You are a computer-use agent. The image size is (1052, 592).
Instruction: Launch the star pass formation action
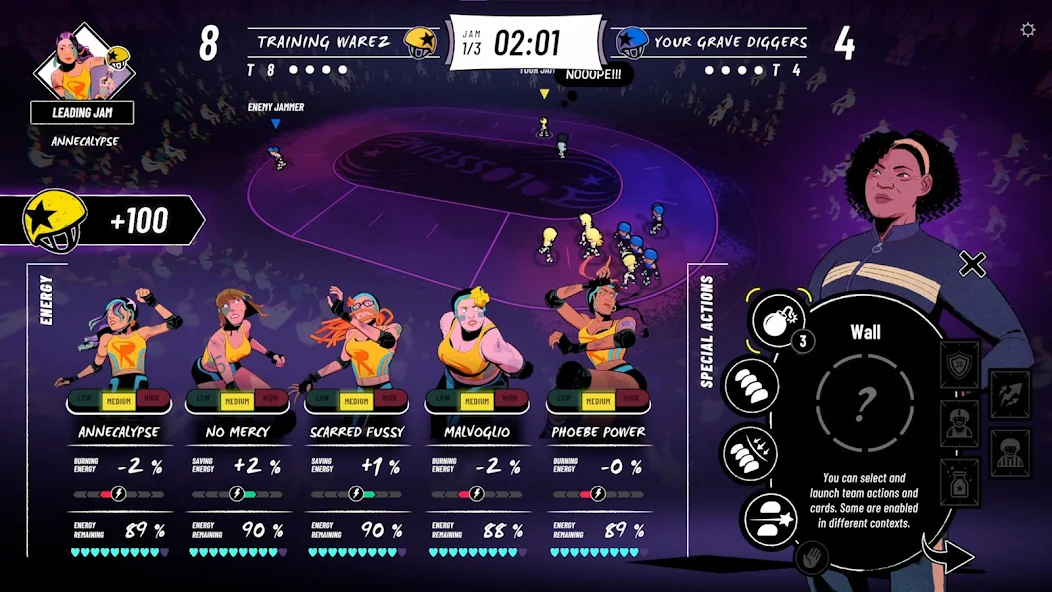(771, 517)
